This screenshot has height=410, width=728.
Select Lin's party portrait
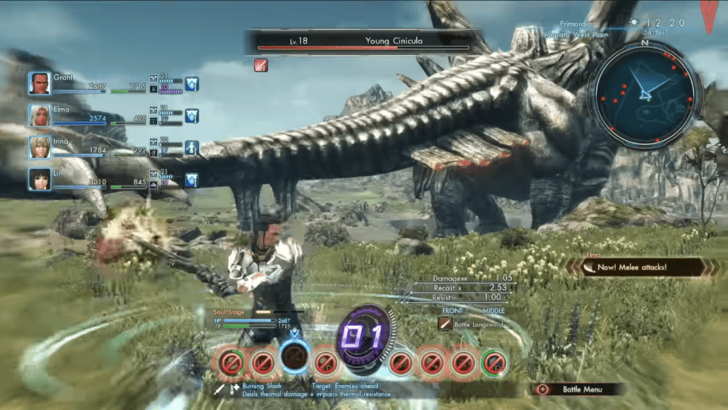[x=39, y=180]
